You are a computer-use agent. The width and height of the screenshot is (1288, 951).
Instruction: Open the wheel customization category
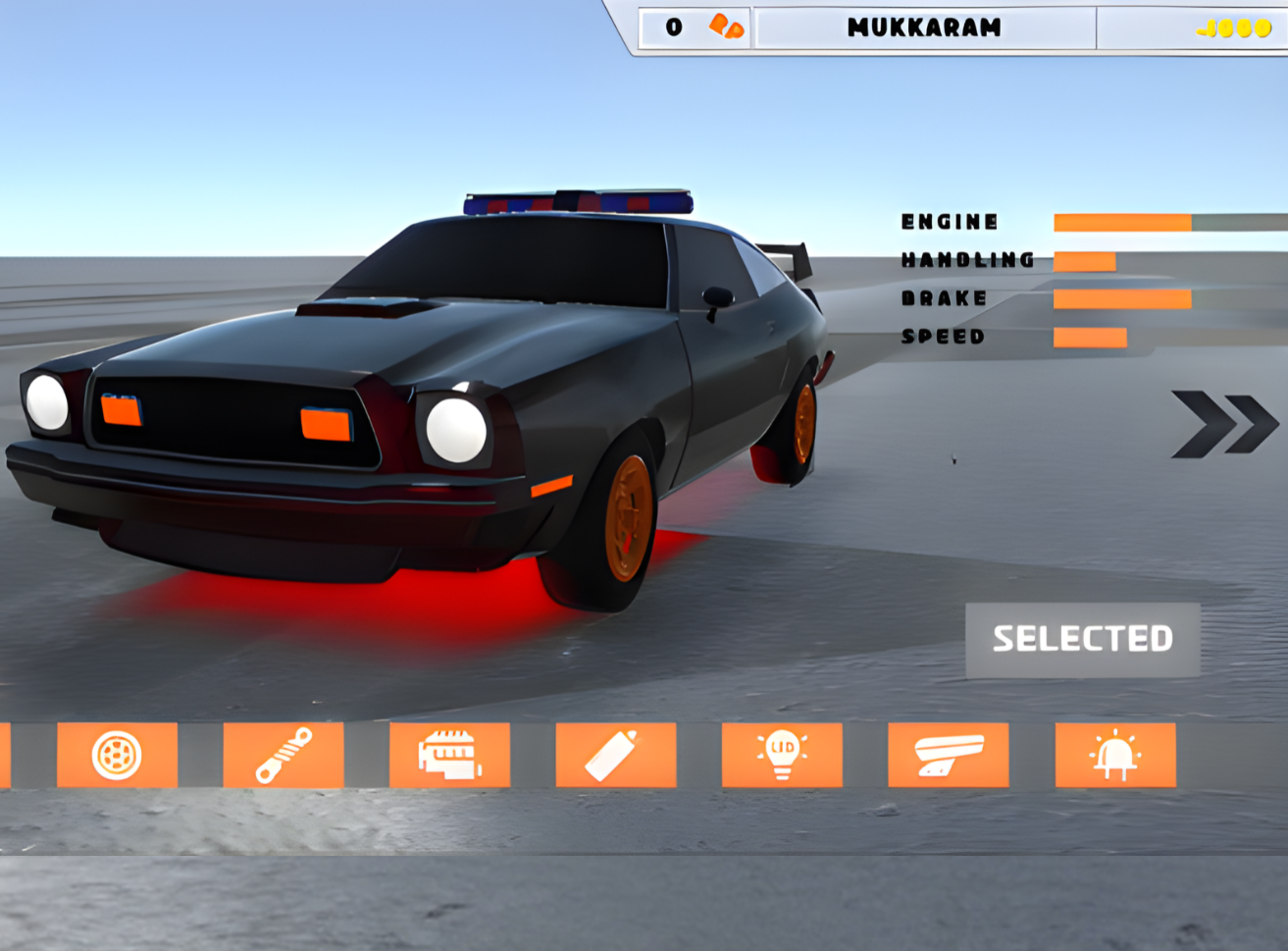pyautogui.click(x=117, y=755)
